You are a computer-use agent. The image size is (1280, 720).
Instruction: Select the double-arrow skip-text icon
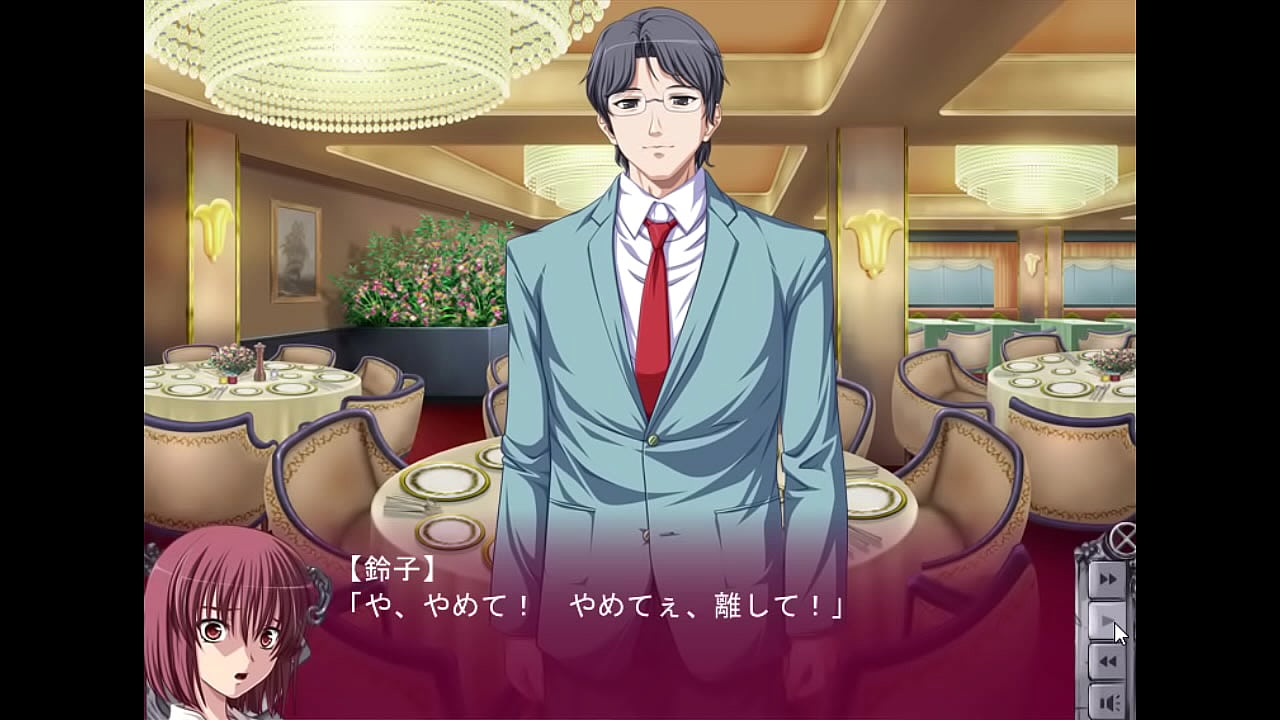(1108, 578)
